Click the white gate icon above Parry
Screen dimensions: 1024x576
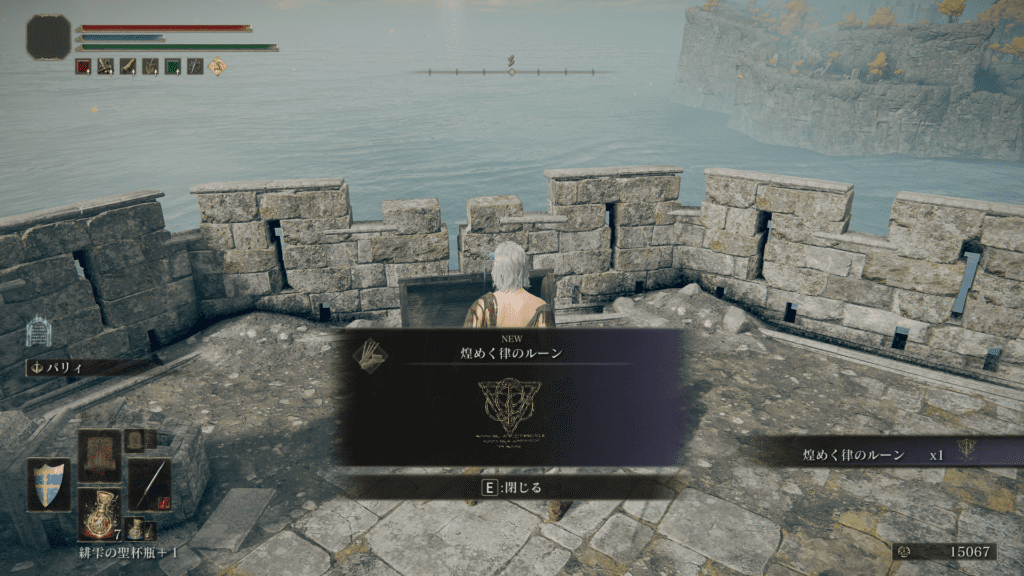38,331
